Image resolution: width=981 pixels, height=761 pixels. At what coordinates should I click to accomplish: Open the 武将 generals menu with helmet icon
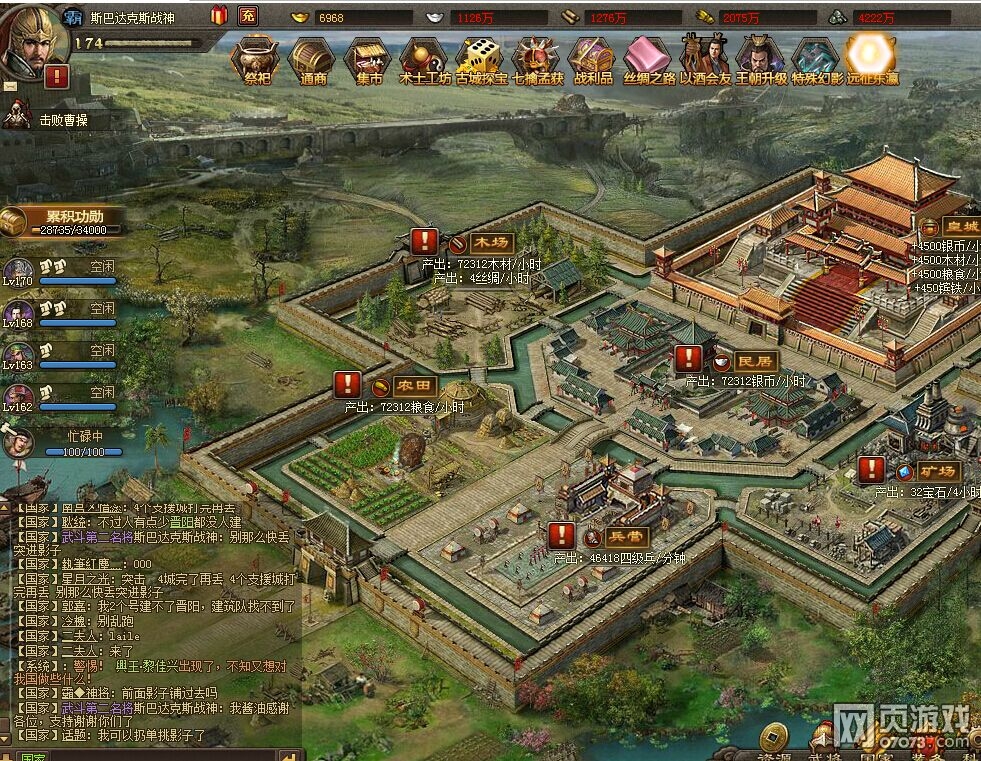coord(825,740)
